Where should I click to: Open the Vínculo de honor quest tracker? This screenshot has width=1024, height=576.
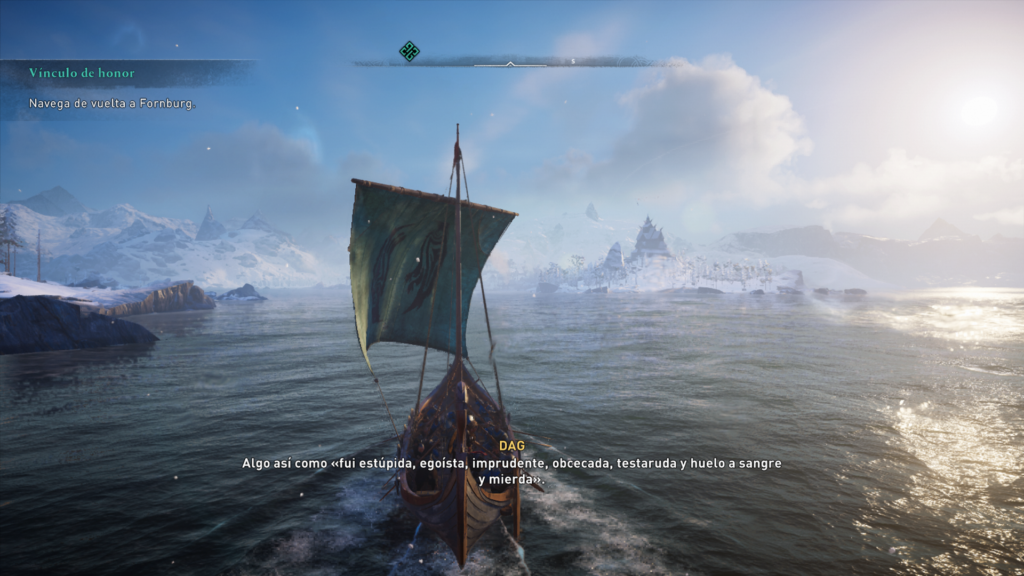tap(82, 73)
